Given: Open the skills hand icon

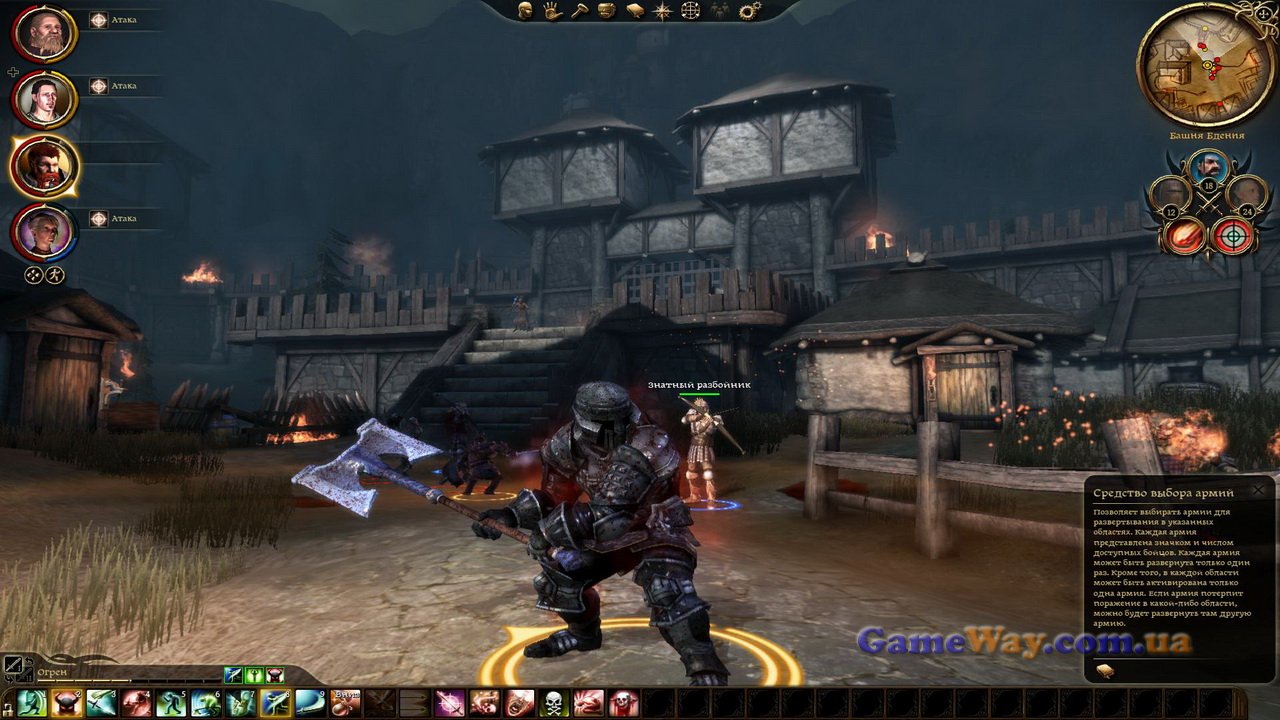Looking at the screenshot, I should [x=552, y=11].
